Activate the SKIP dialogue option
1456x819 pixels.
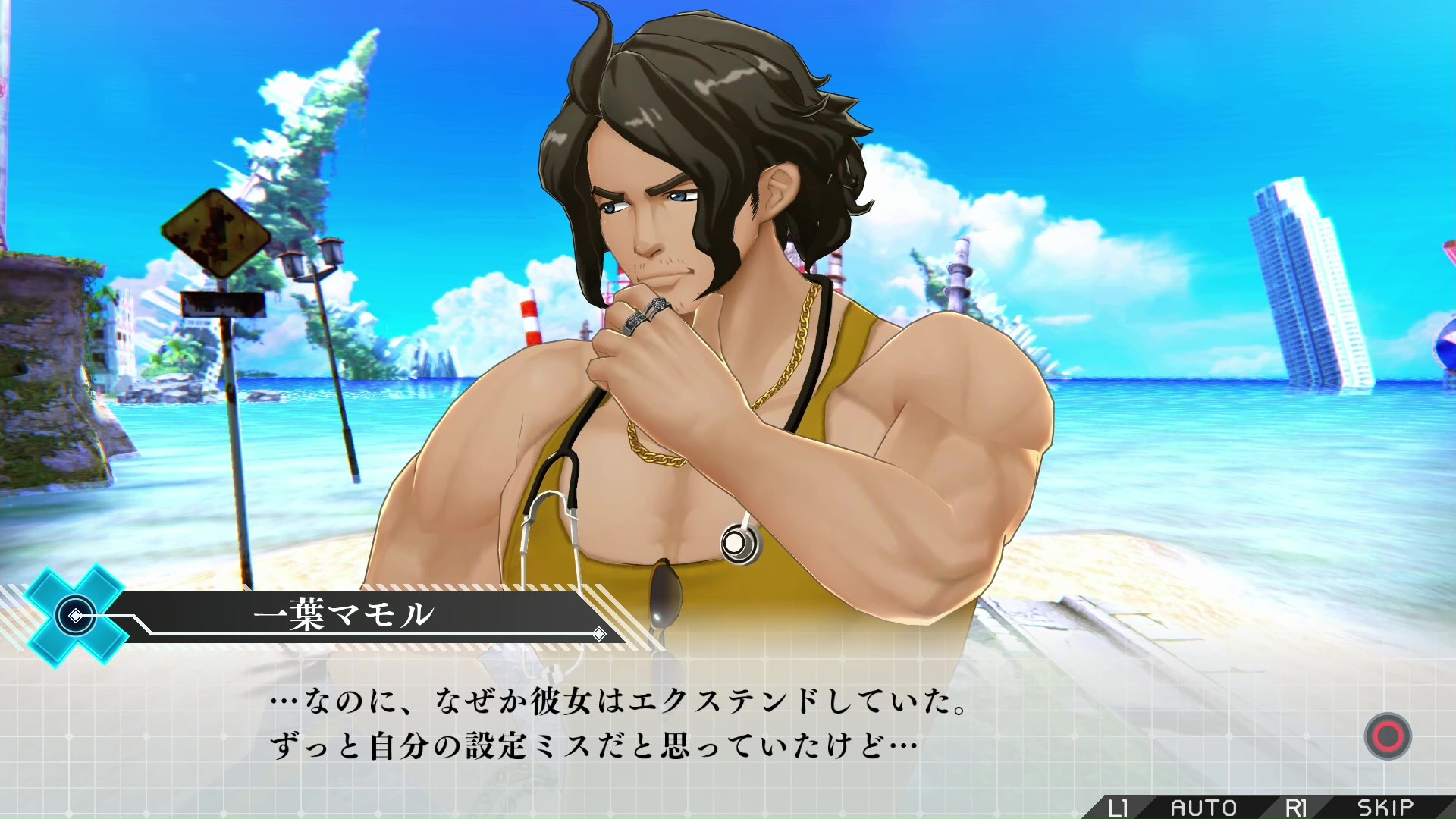point(1385,808)
